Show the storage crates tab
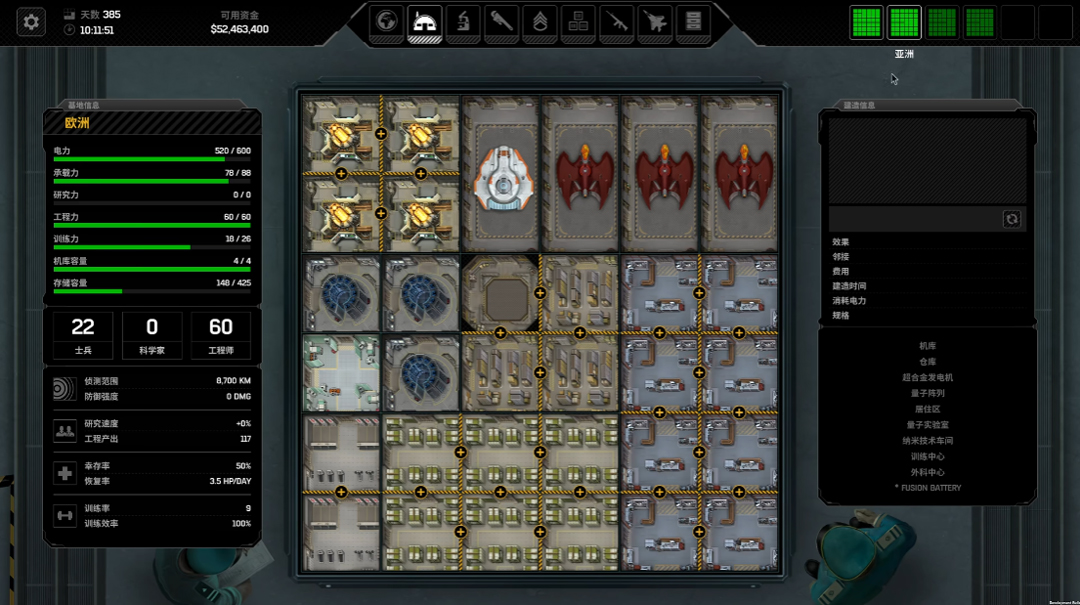This screenshot has width=1080, height=605. (577, 21)
